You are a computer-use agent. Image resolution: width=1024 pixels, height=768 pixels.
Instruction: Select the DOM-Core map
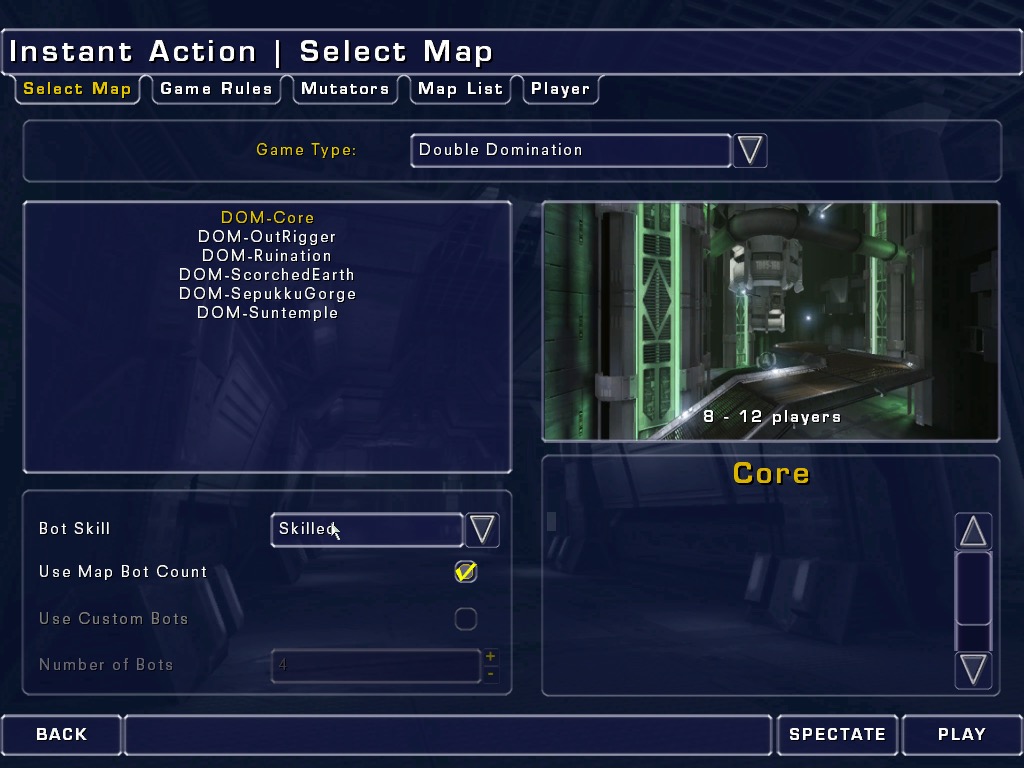click(267, 218)
